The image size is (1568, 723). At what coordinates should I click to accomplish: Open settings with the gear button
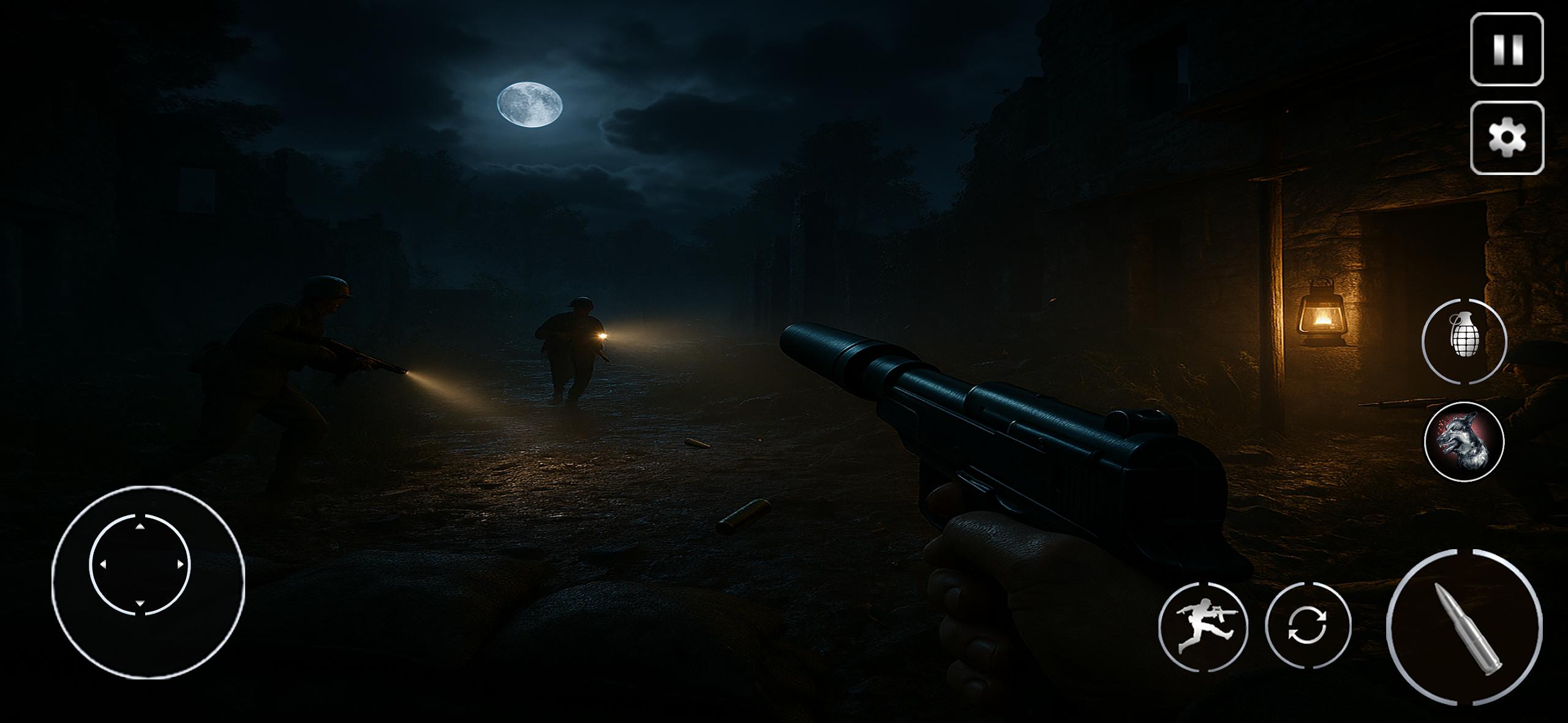pos(1506,138)
